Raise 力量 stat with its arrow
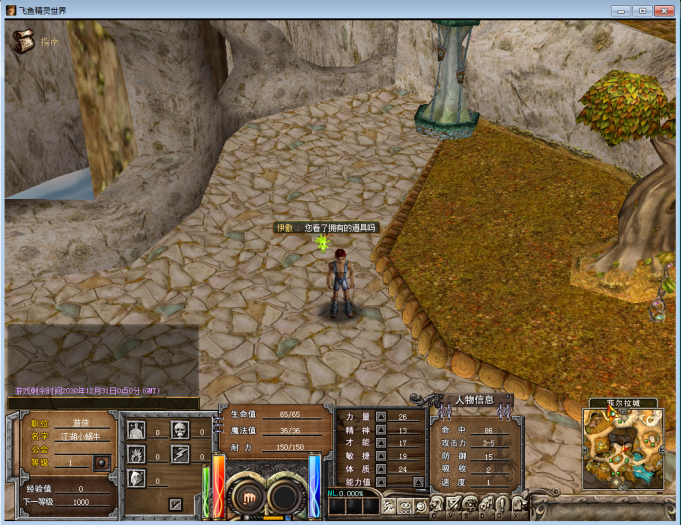Screen dimensions: 681x525 (381, 416)
